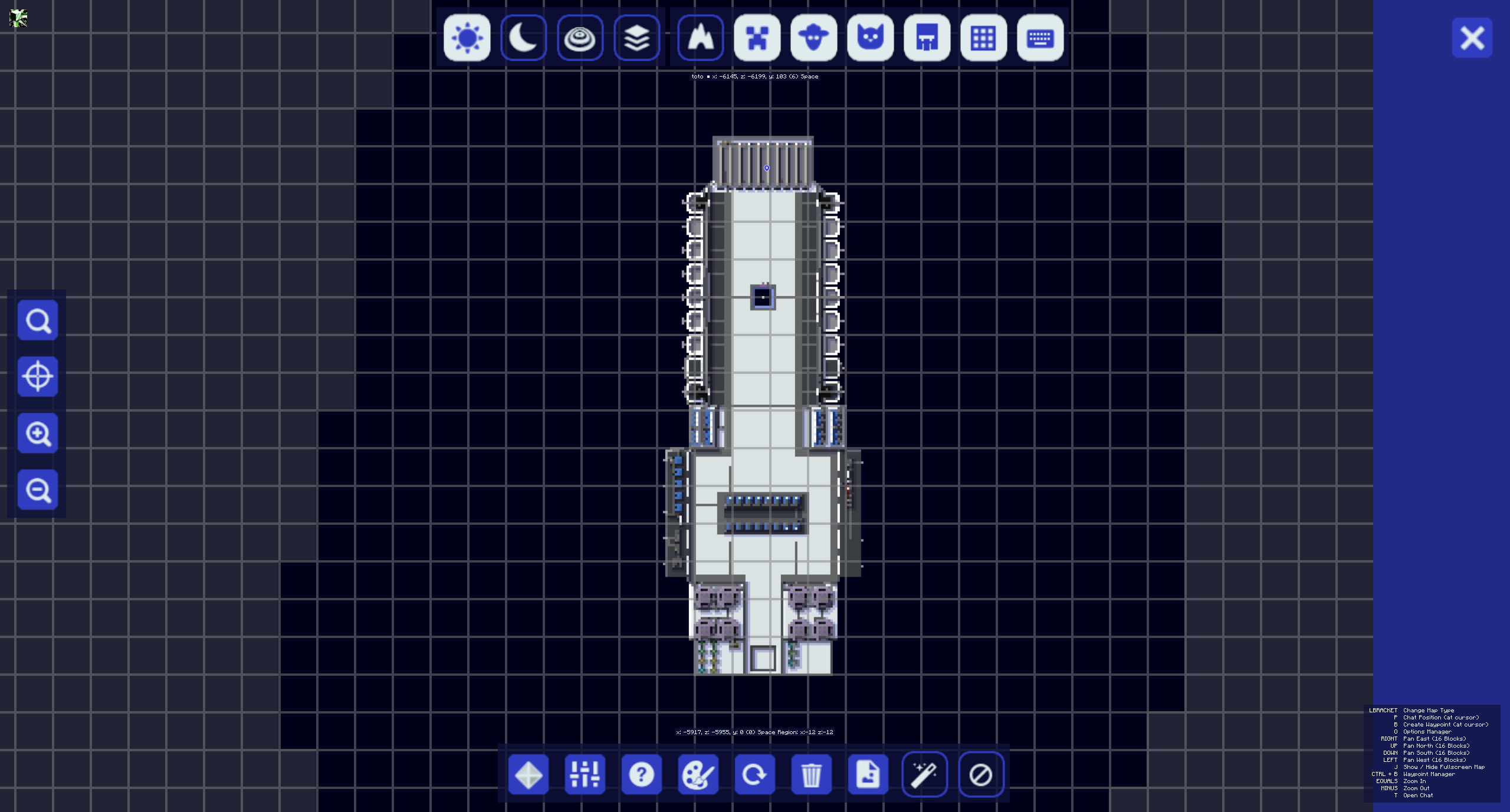
Task: Select the topographic map mode
Action: click(580, 38)
